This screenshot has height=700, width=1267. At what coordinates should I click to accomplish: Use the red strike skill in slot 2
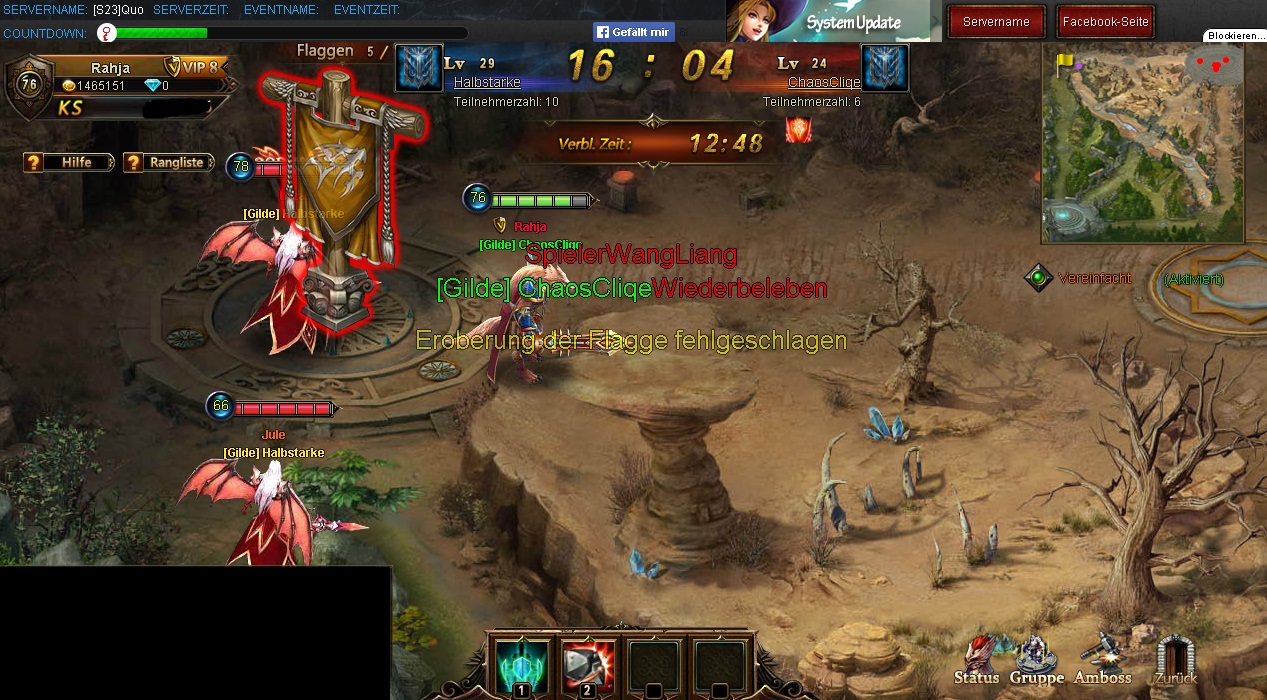(x=588, y=664)
